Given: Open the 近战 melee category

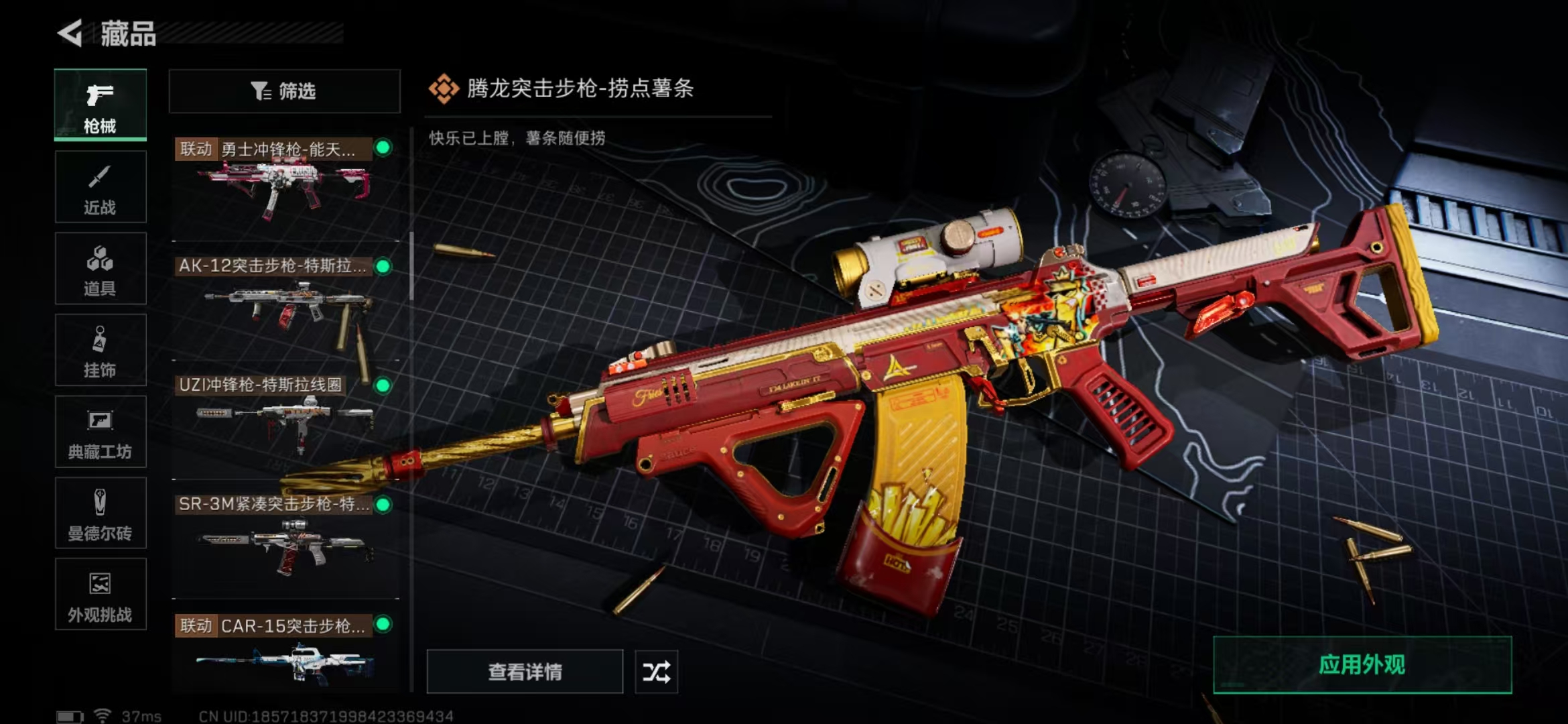Looking at the screenshot, I should click(101, 187).
